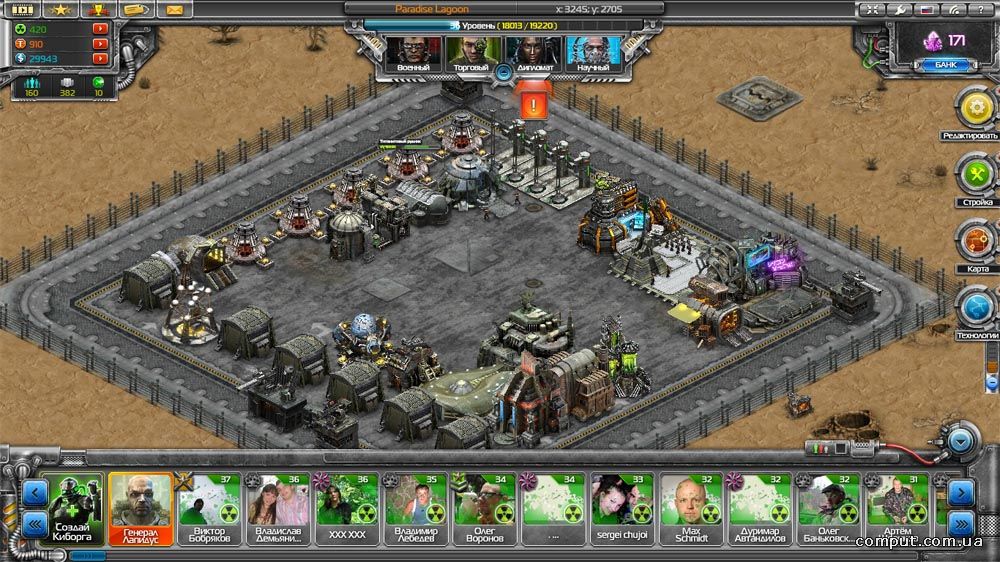Toggle fullscreen mode
Viewport: 1000px width, 562px height.
click(873, 9)
